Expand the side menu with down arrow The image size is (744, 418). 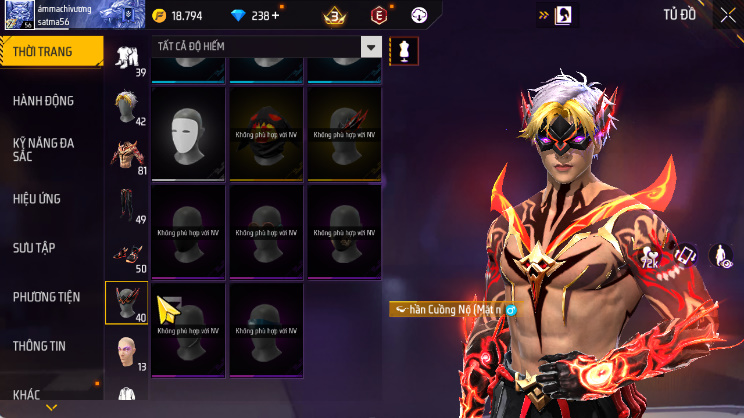52,408
